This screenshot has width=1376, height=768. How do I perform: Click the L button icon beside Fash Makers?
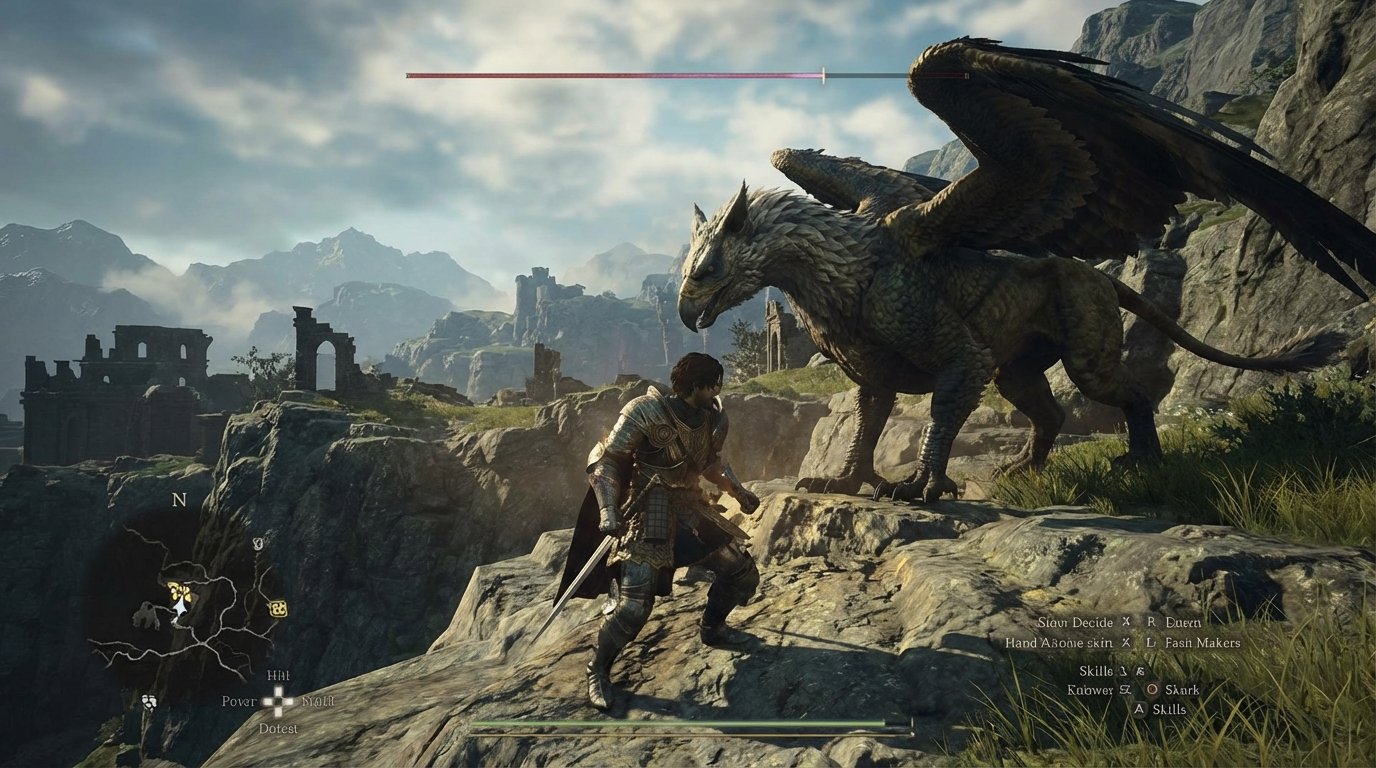[x=1150, y=644]
